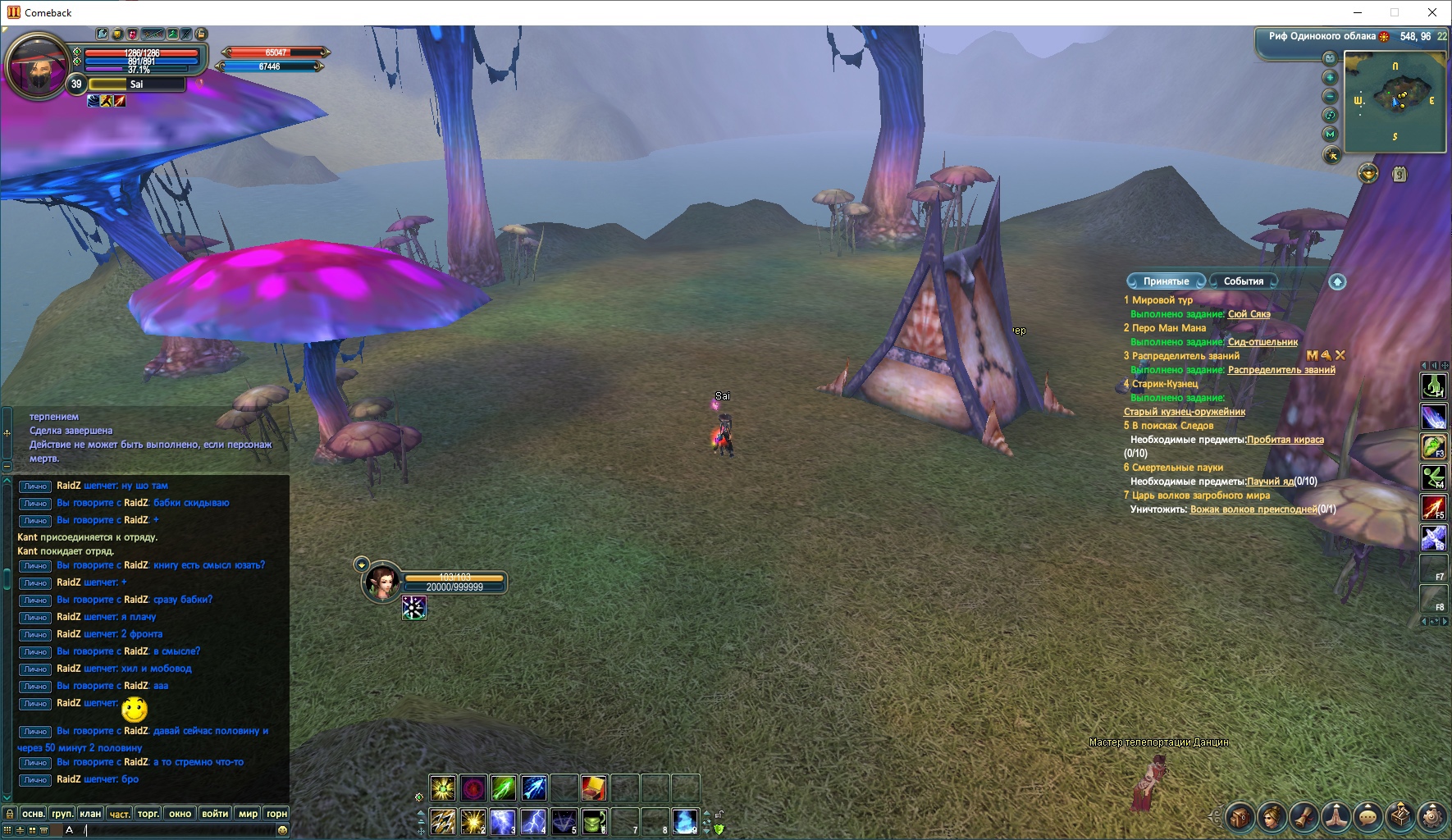1452x840 pixels.
Task: Switch to the События quest tab
Action: (1243, 281)
